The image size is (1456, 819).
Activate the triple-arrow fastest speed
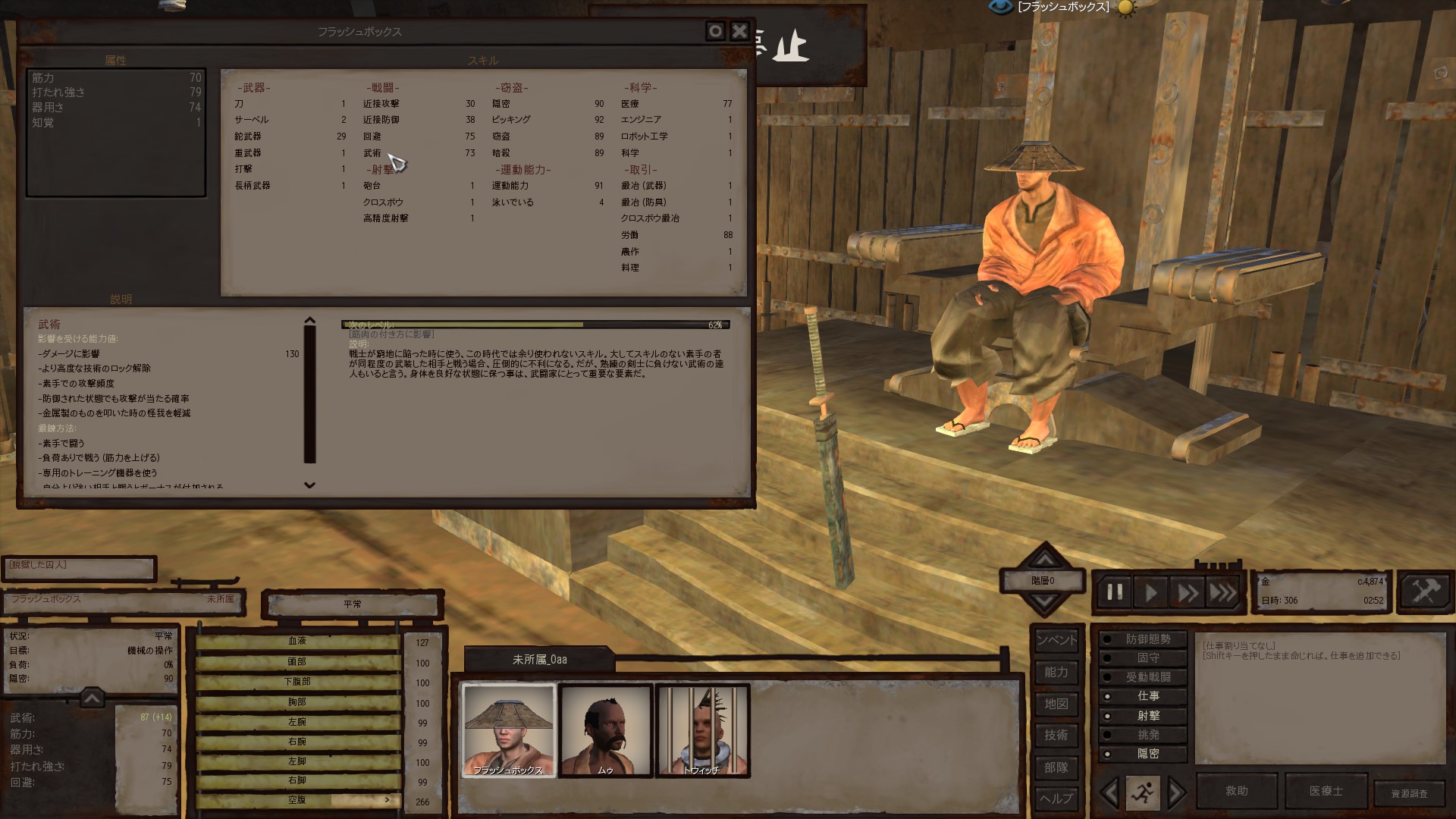point(1222,592)
